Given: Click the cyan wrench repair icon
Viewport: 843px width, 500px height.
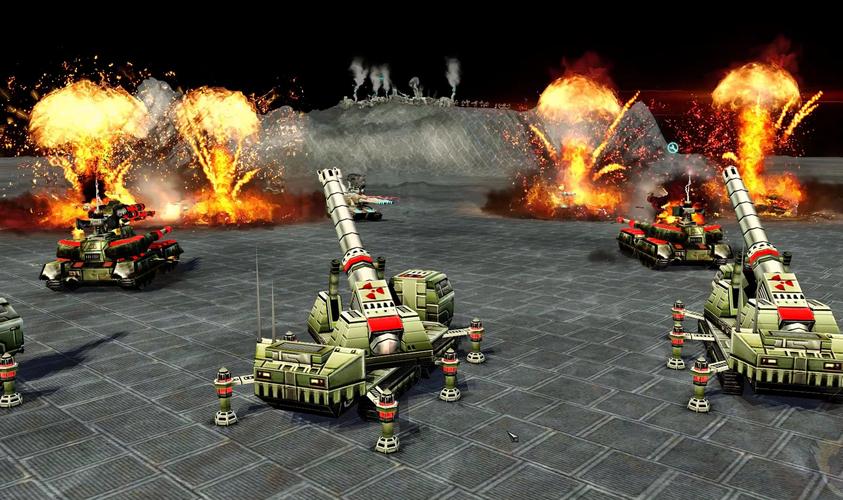Looking at the screenshot, I should [674, 148].
